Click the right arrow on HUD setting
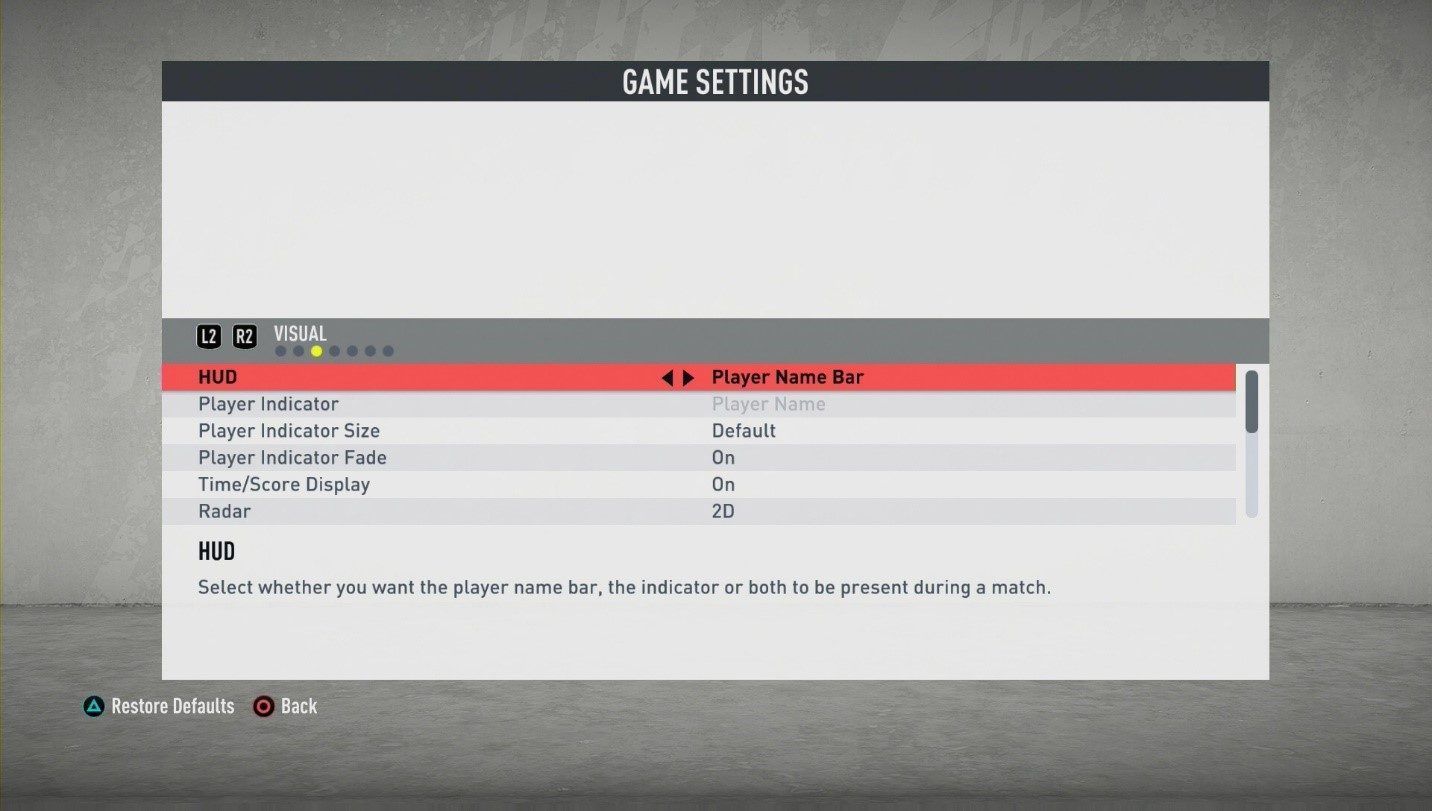Viewport: 1432px width, 811px height. 689,377
